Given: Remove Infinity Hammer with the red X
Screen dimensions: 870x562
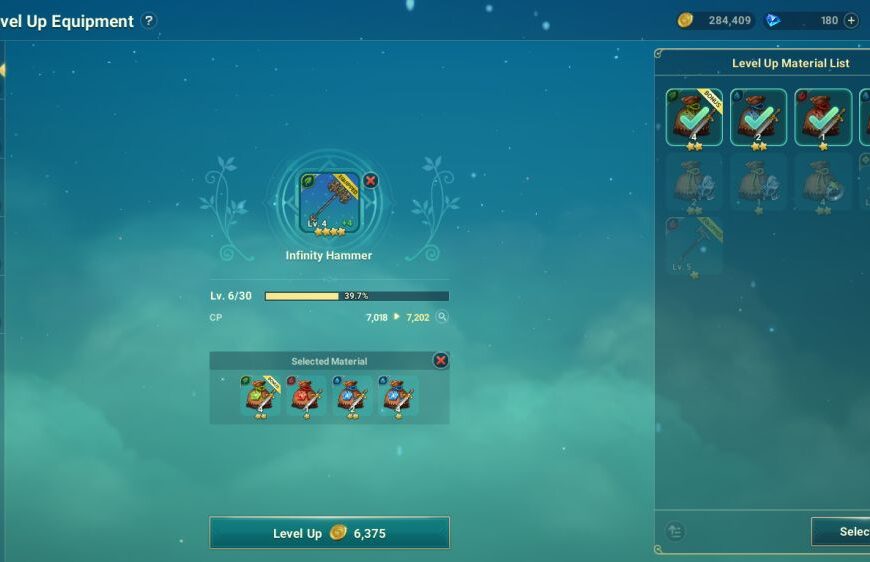Looking at the screenshot, I should click(371, 181).
